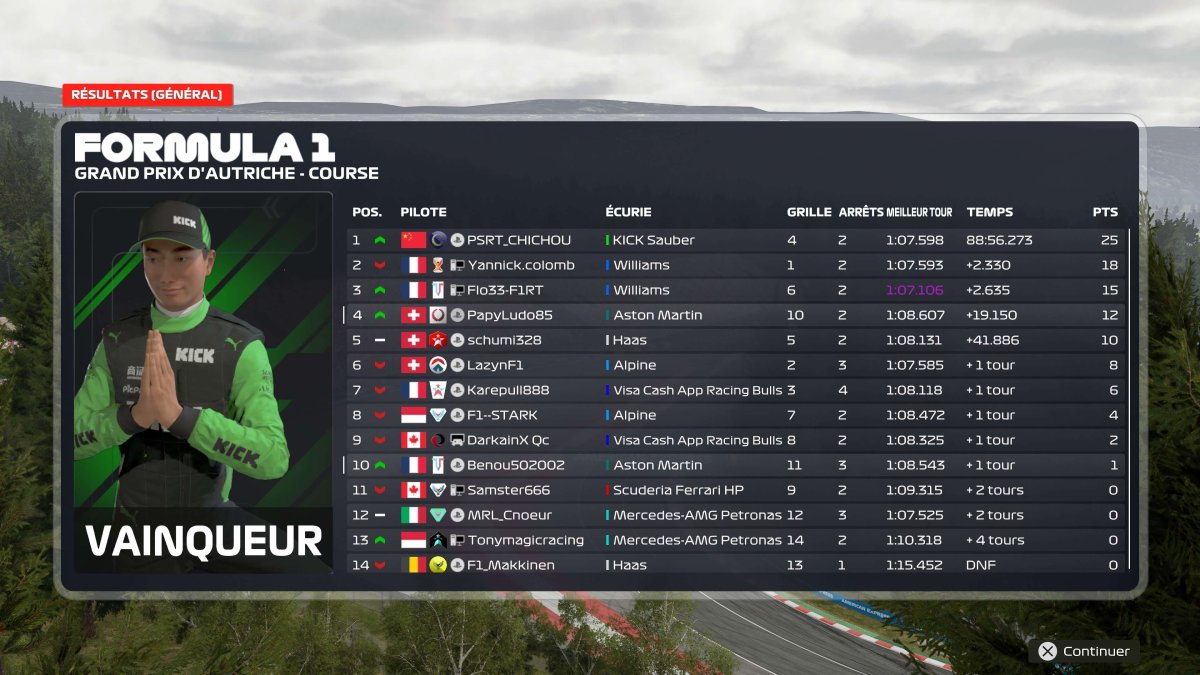Highlight the F1--STARK row
Viewport: 1200px width, 675px height.
(735, 415)
